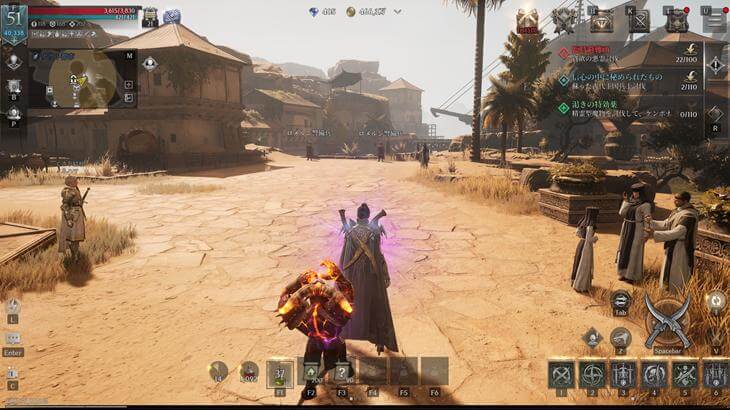Use the question mark item in F3
Viewport: 730px width, 410px height.
342,373
